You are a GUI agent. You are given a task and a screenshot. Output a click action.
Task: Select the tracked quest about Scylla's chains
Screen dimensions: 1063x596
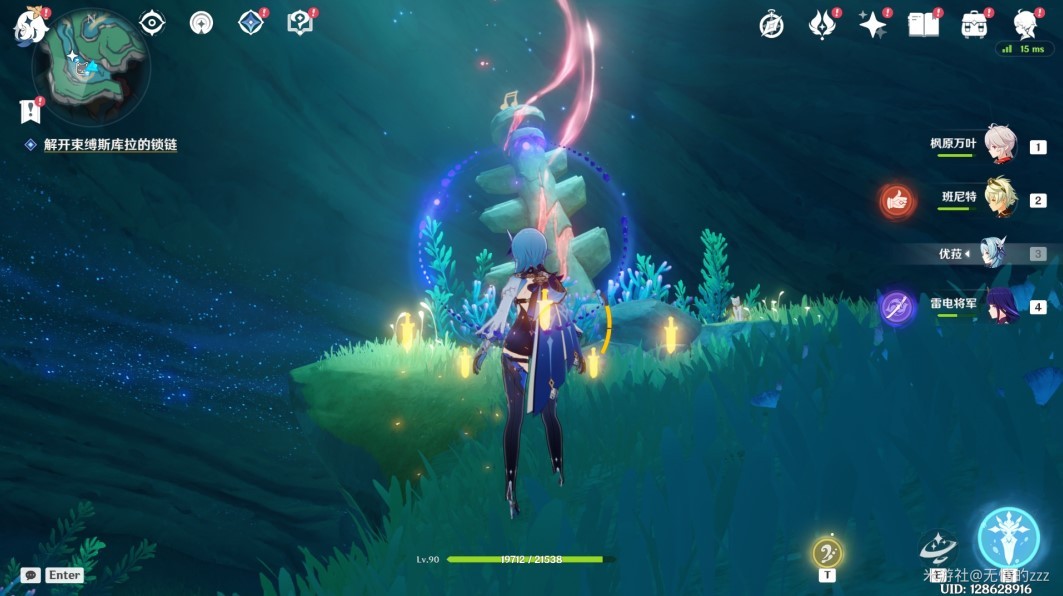tap(110, 145)
